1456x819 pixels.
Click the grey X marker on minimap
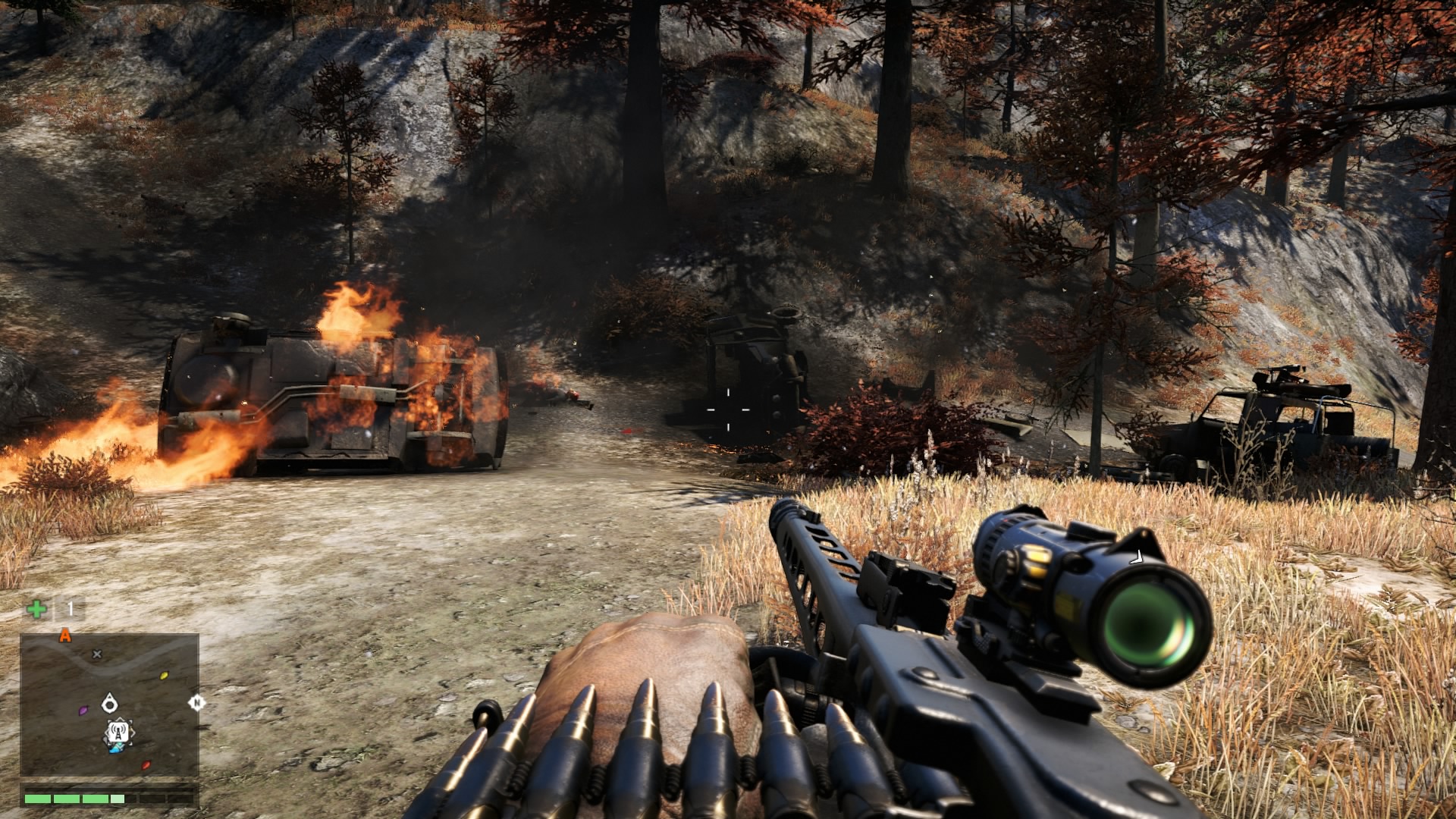(97, 654)
